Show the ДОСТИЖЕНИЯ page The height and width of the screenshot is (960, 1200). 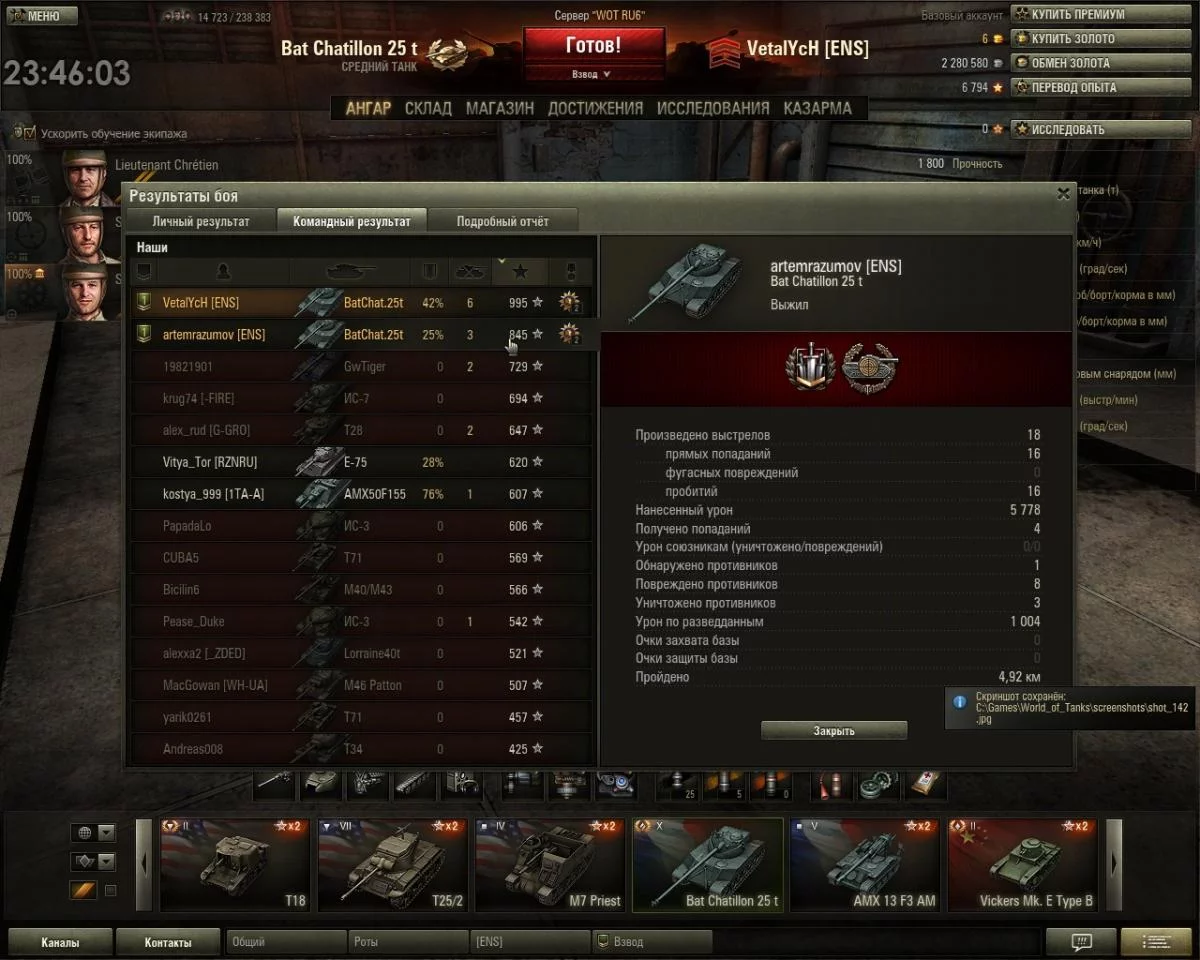[595, 108]
